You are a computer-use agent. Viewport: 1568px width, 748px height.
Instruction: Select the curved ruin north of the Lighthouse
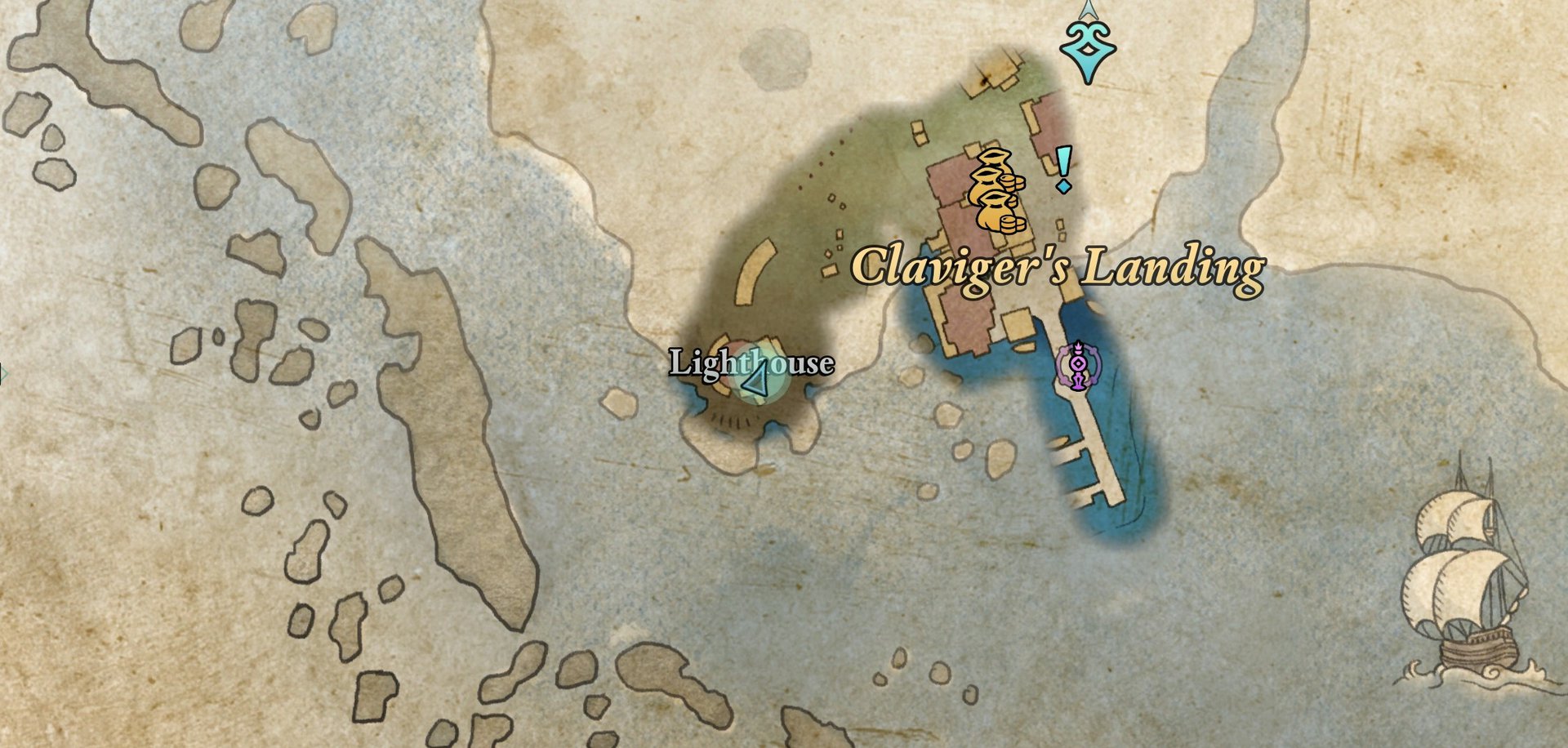755,274
